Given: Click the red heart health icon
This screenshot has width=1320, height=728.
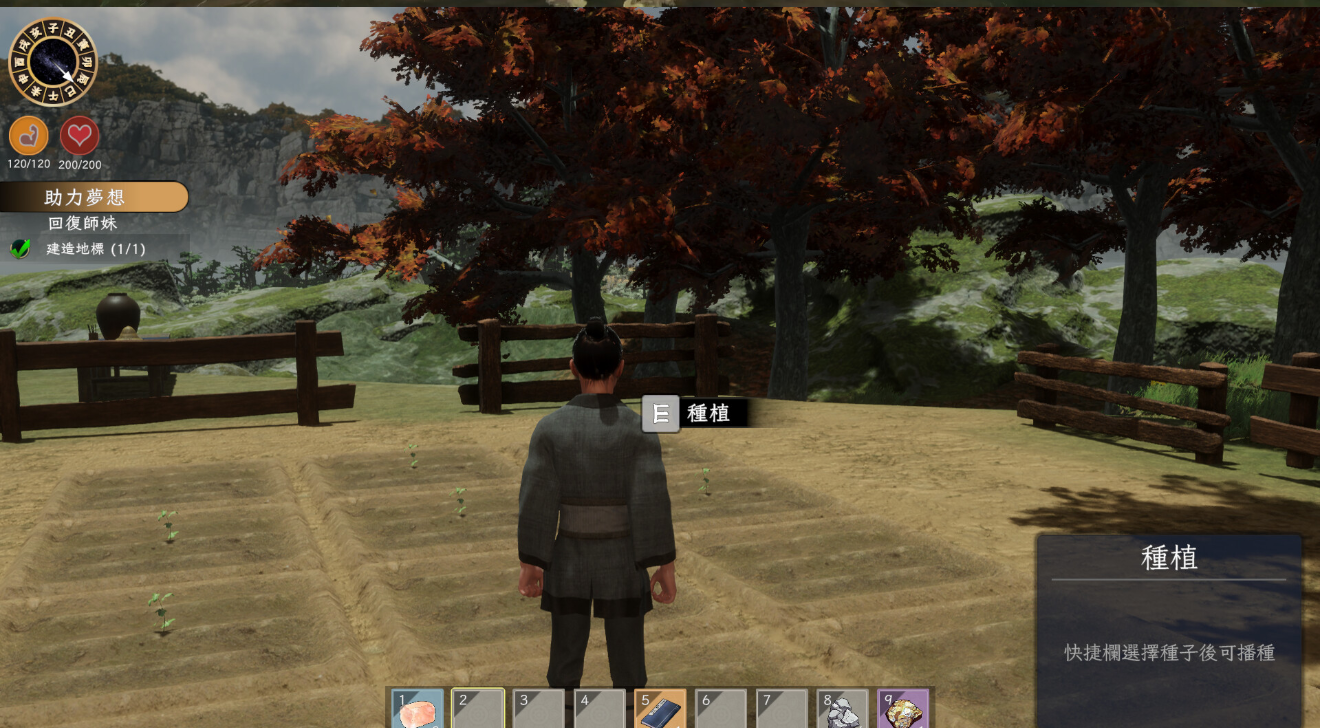Looking at the screenshot, I should point(80,136).
